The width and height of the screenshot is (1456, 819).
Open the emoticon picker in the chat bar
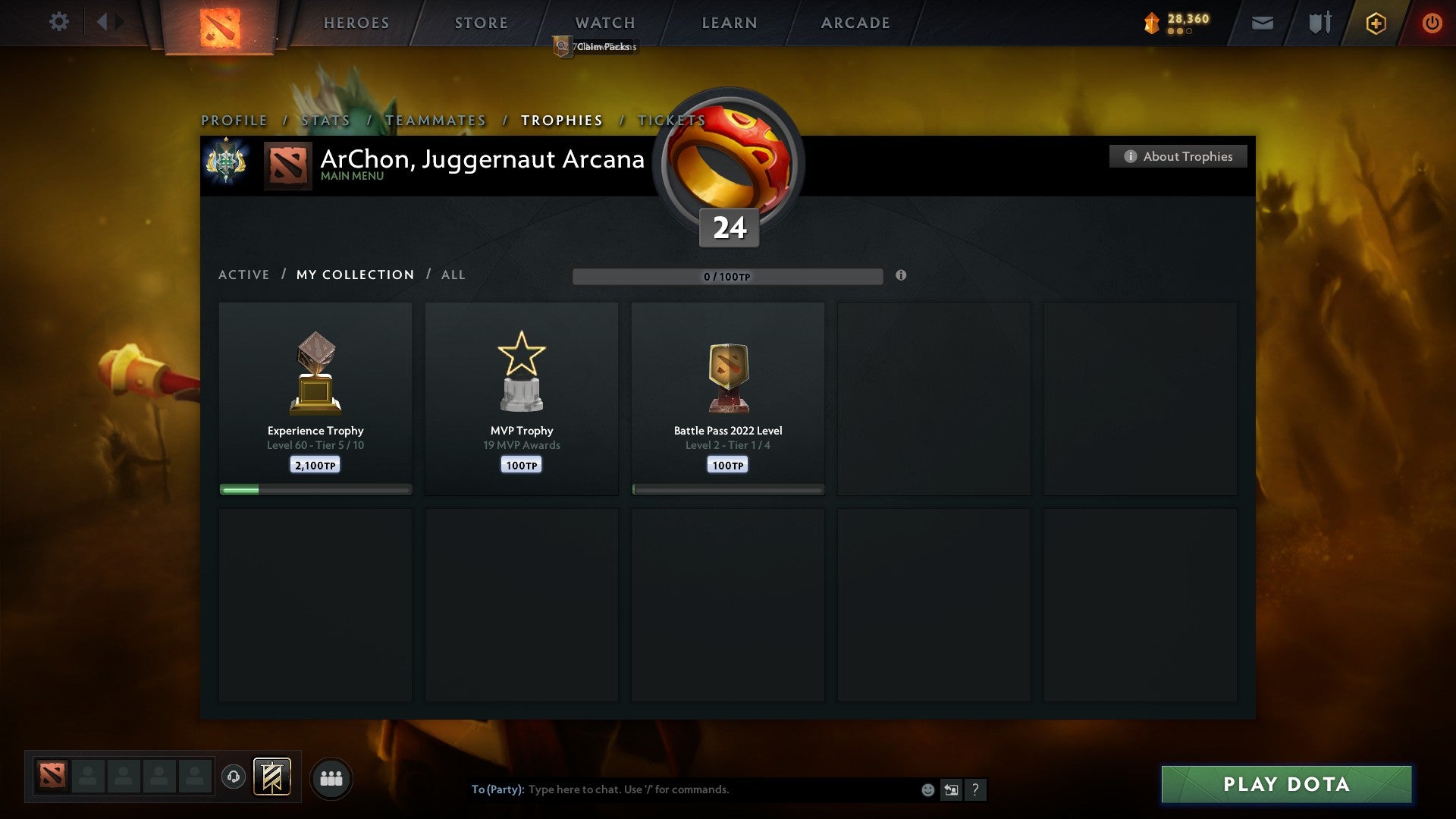pyautogui.click(x=928, y=789)
